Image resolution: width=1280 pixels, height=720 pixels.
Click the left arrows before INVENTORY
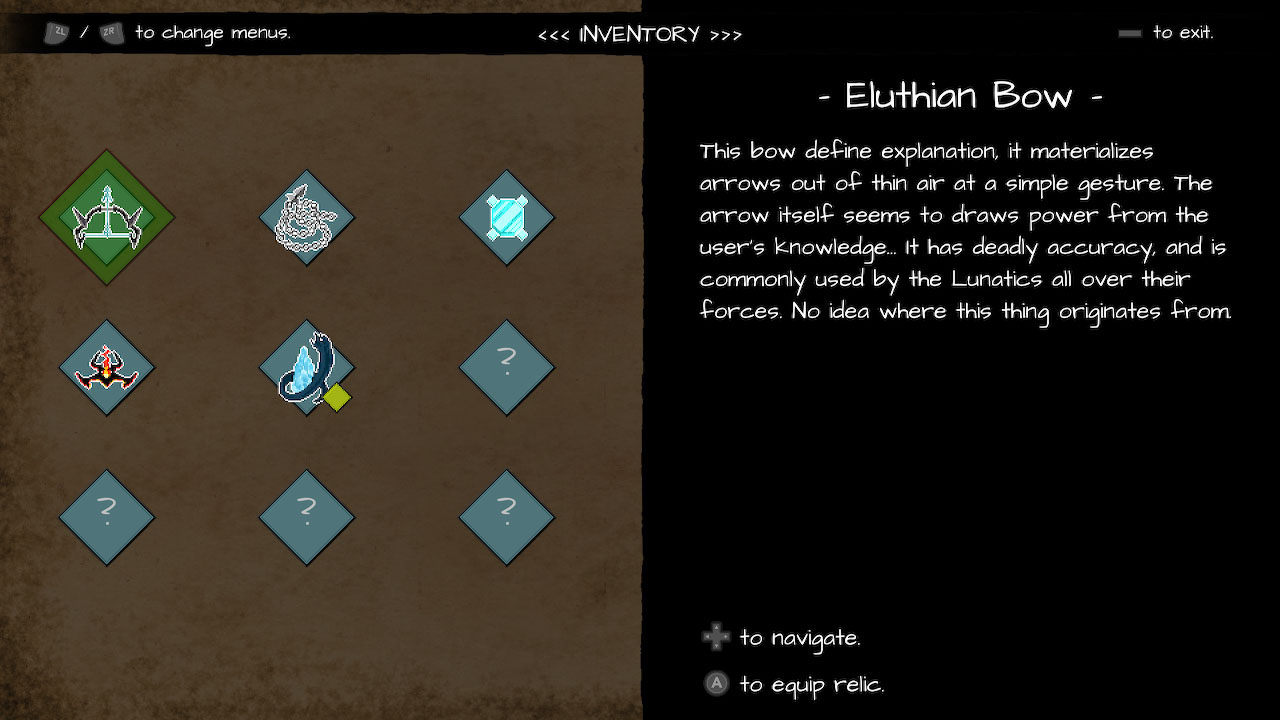pyautogui.click(x=555, y=33)
